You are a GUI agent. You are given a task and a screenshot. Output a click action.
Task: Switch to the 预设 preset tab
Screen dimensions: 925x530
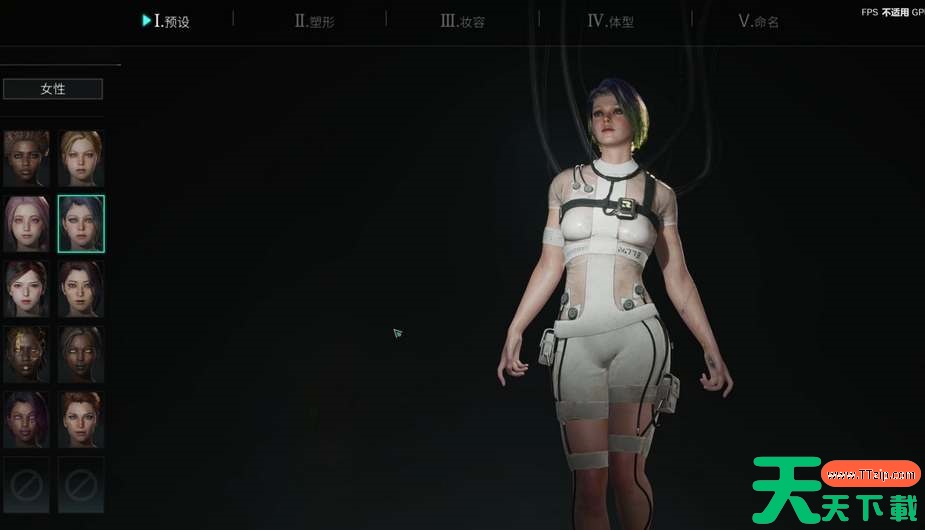(167, 21)
